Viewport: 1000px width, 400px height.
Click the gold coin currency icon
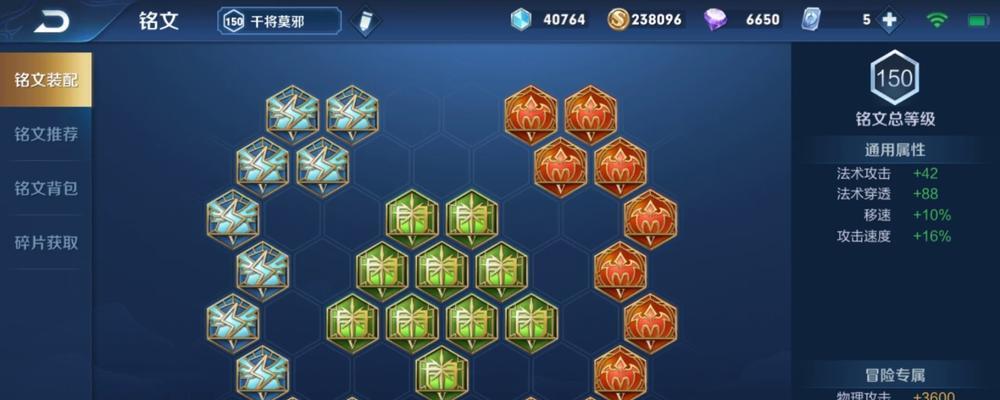pos(617,20)
